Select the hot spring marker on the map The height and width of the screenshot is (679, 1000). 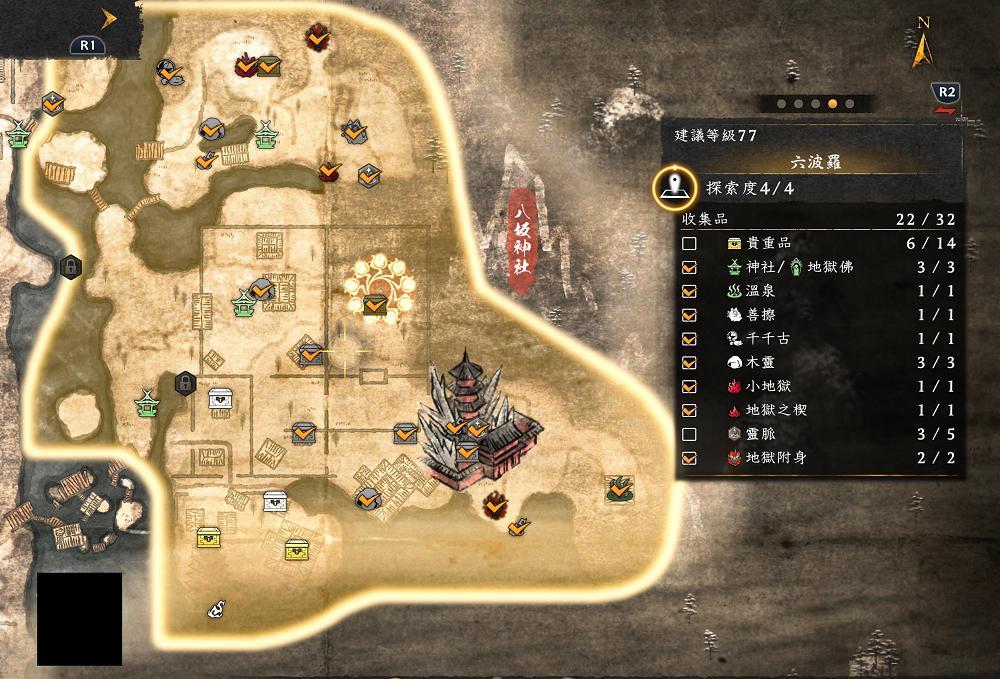(x=621, y=488)
